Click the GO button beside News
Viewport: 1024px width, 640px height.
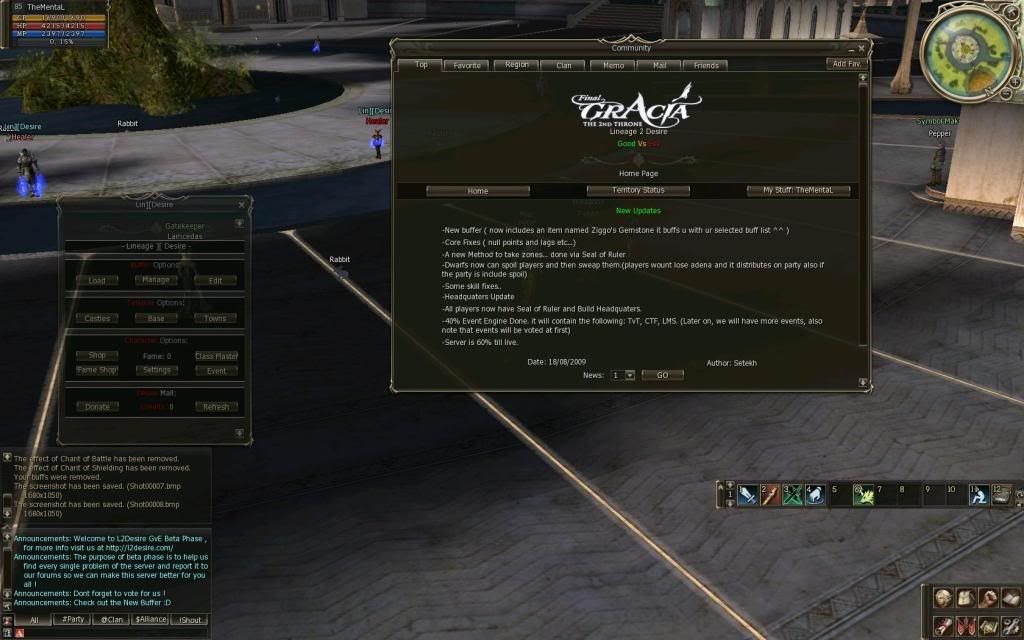662,375
